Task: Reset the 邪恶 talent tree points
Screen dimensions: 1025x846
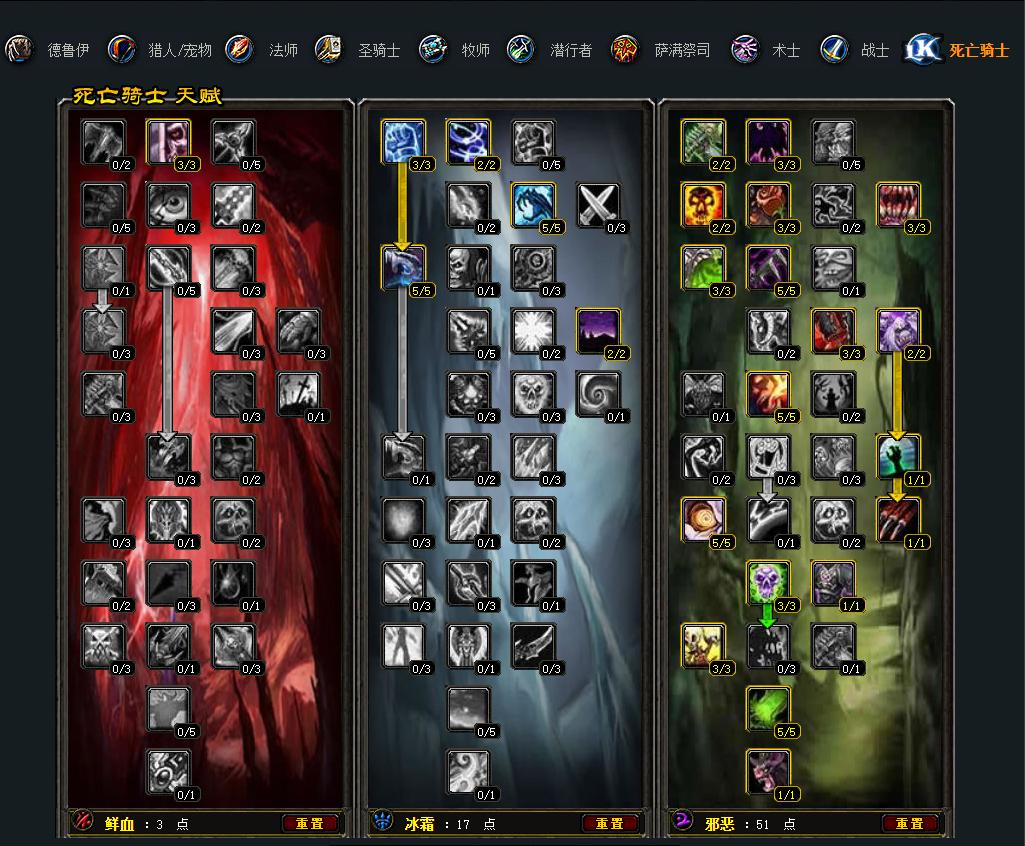Action: pyautogui.click(x=910, y=824)
